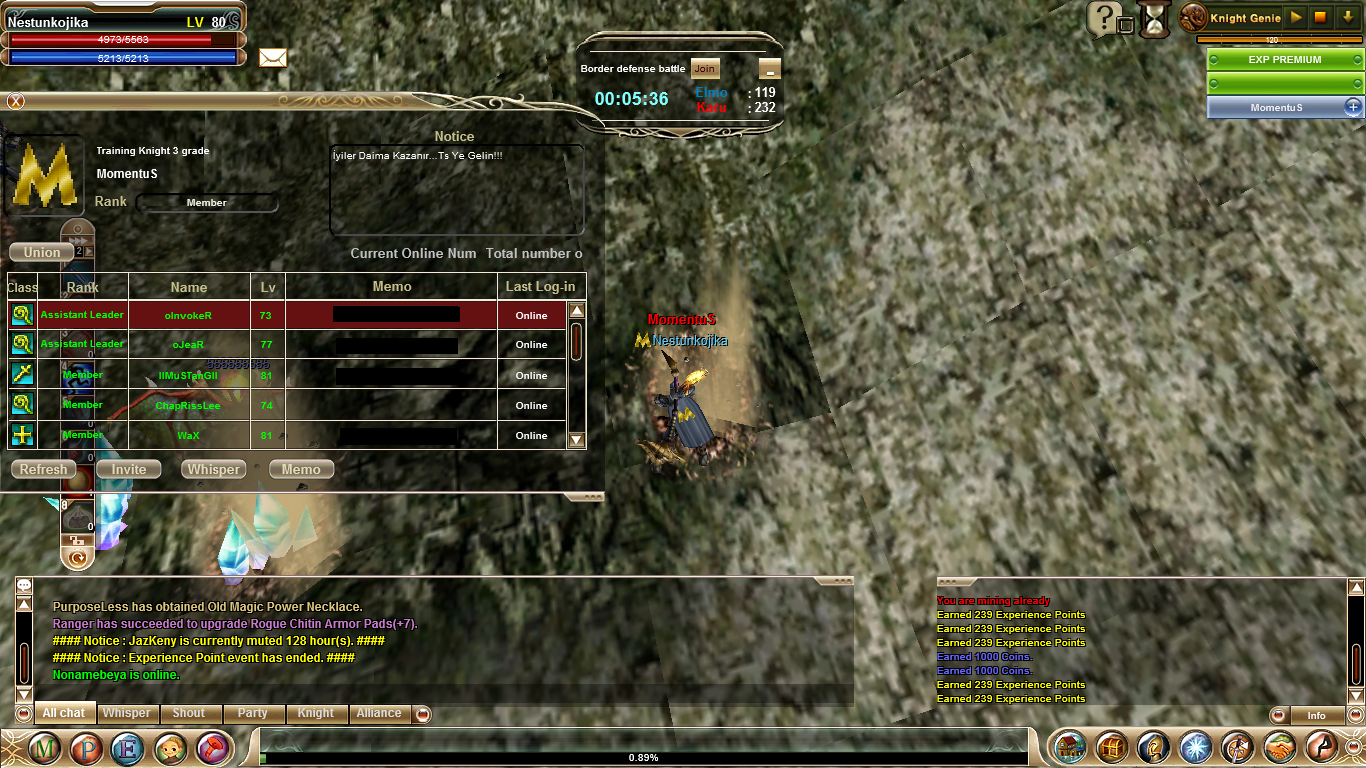Select clan member ChapRissLee row
Image resolution: width=1366 pixels, height=768 pixels.
point(188,406)
